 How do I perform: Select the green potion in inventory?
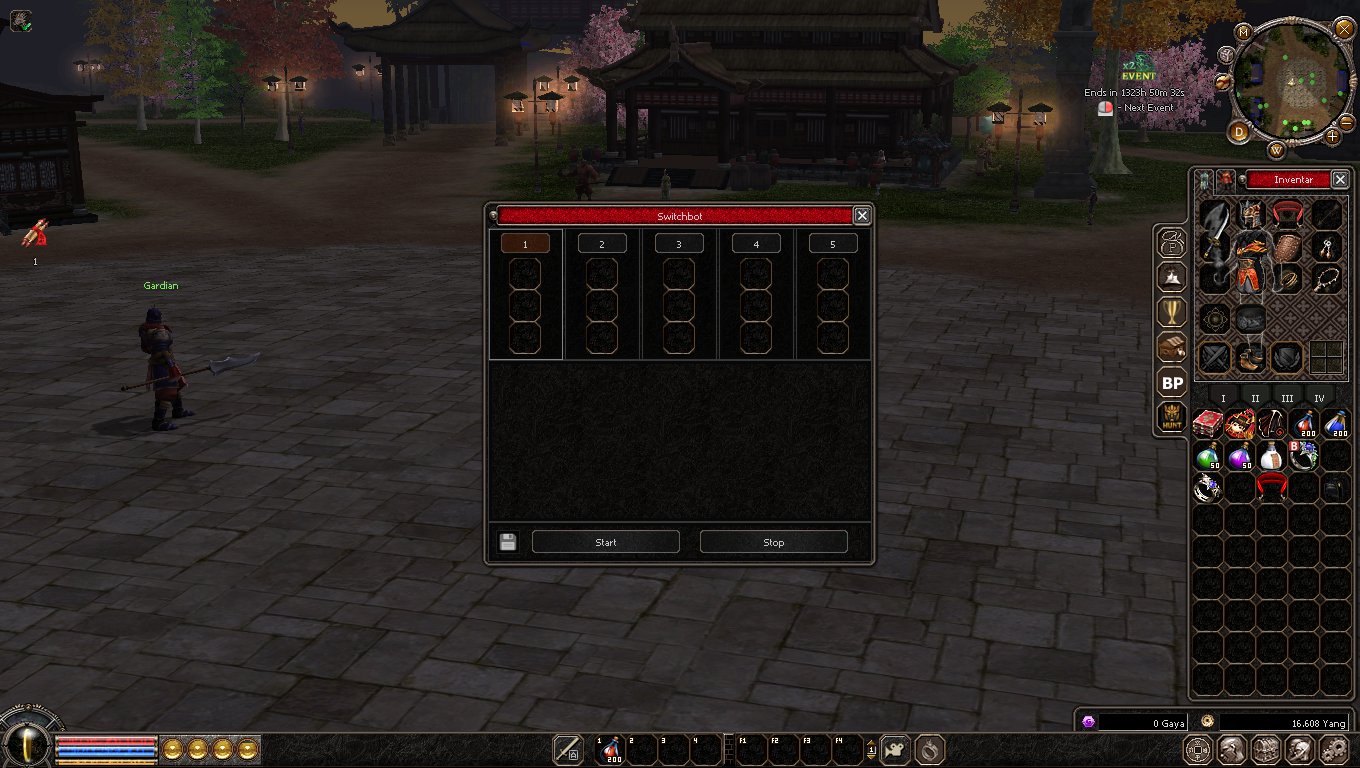point(1207,456)
